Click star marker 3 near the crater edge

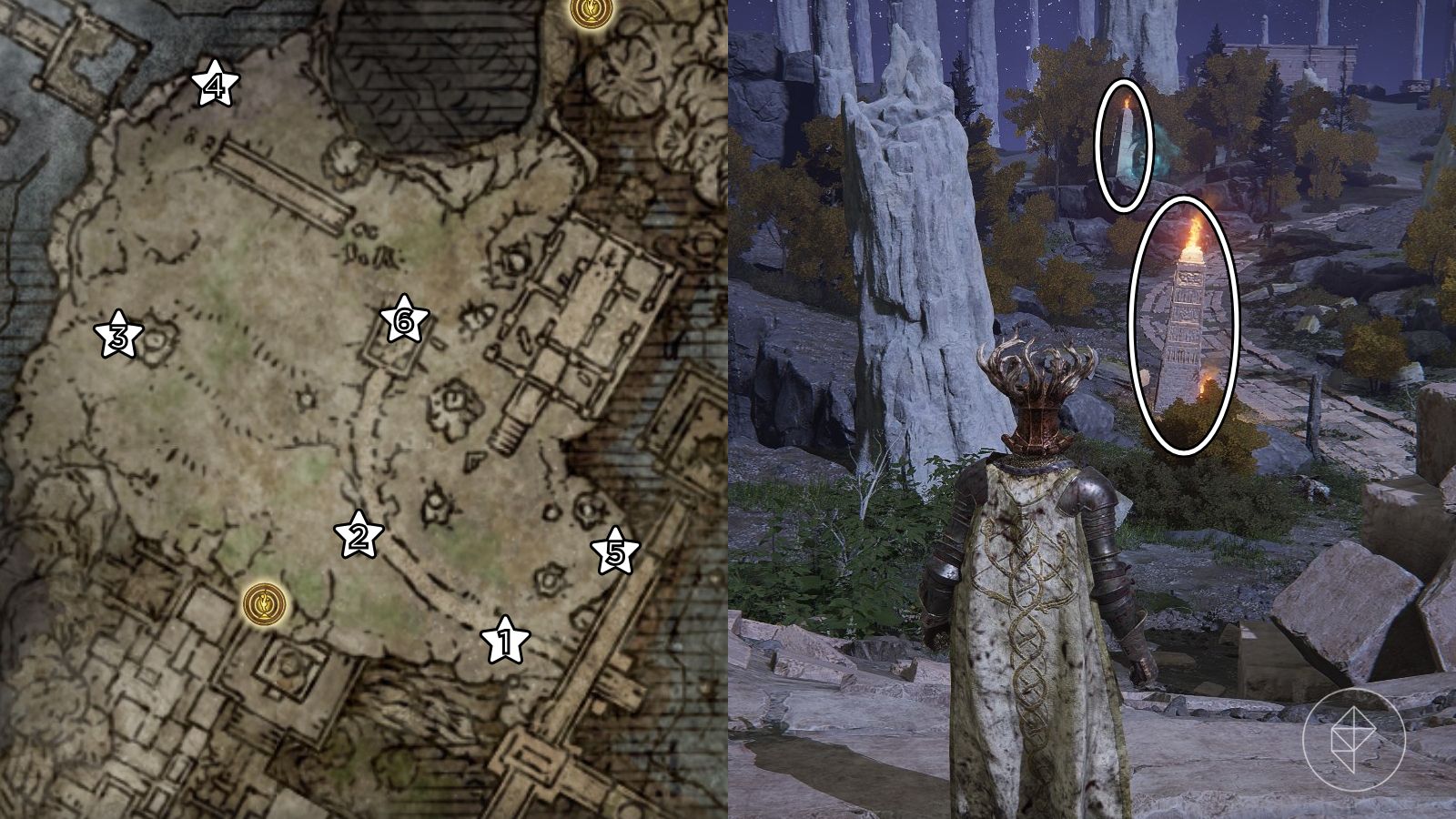[118, 337]
